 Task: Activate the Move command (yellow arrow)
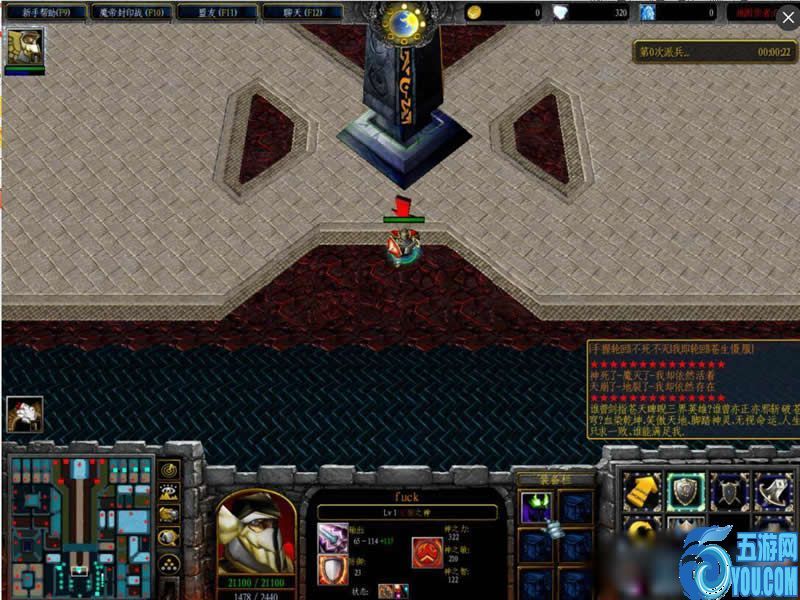[x=640, y=490]
